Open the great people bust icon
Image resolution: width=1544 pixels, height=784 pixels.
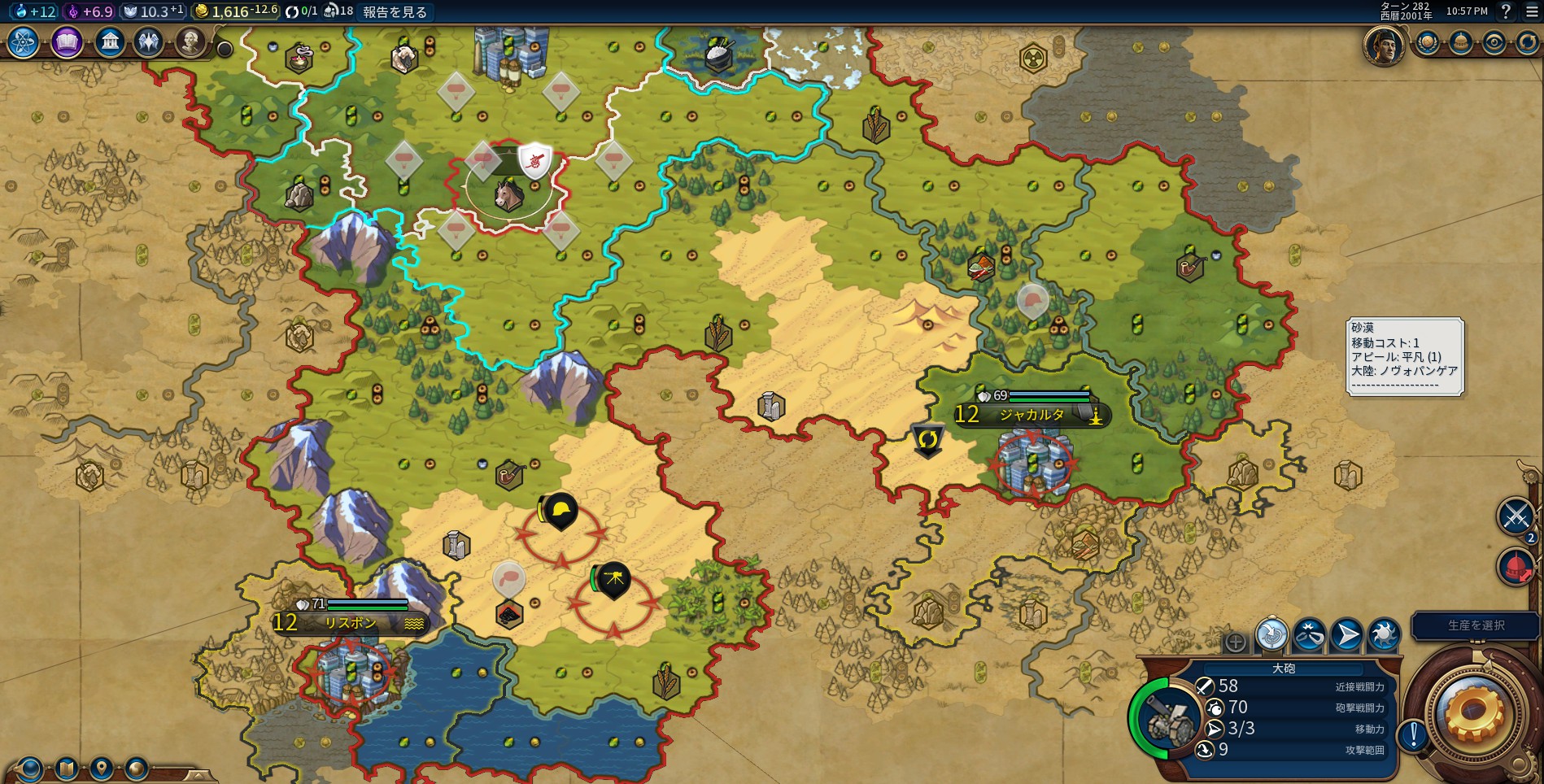click(190, 42)
